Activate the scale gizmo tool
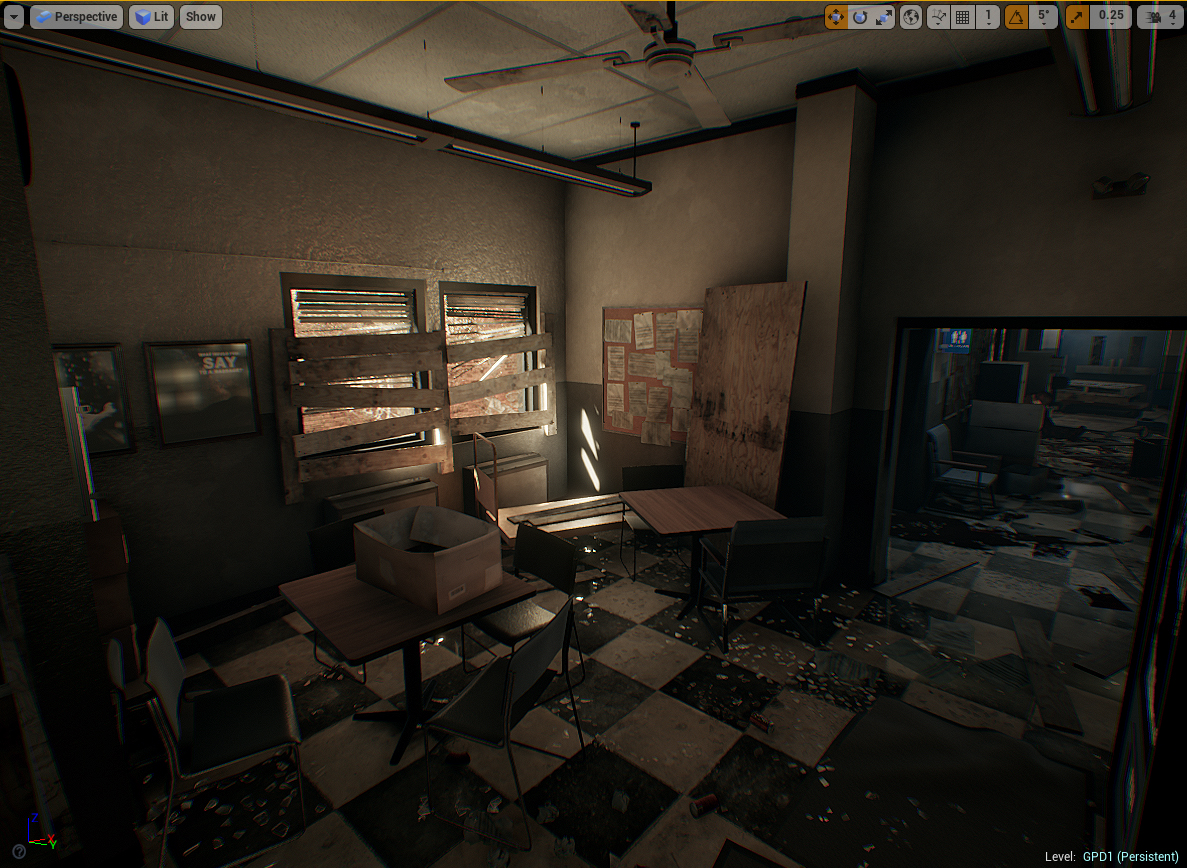The image size is (1187, 868). pyautogui.click(x=884, y=17)
